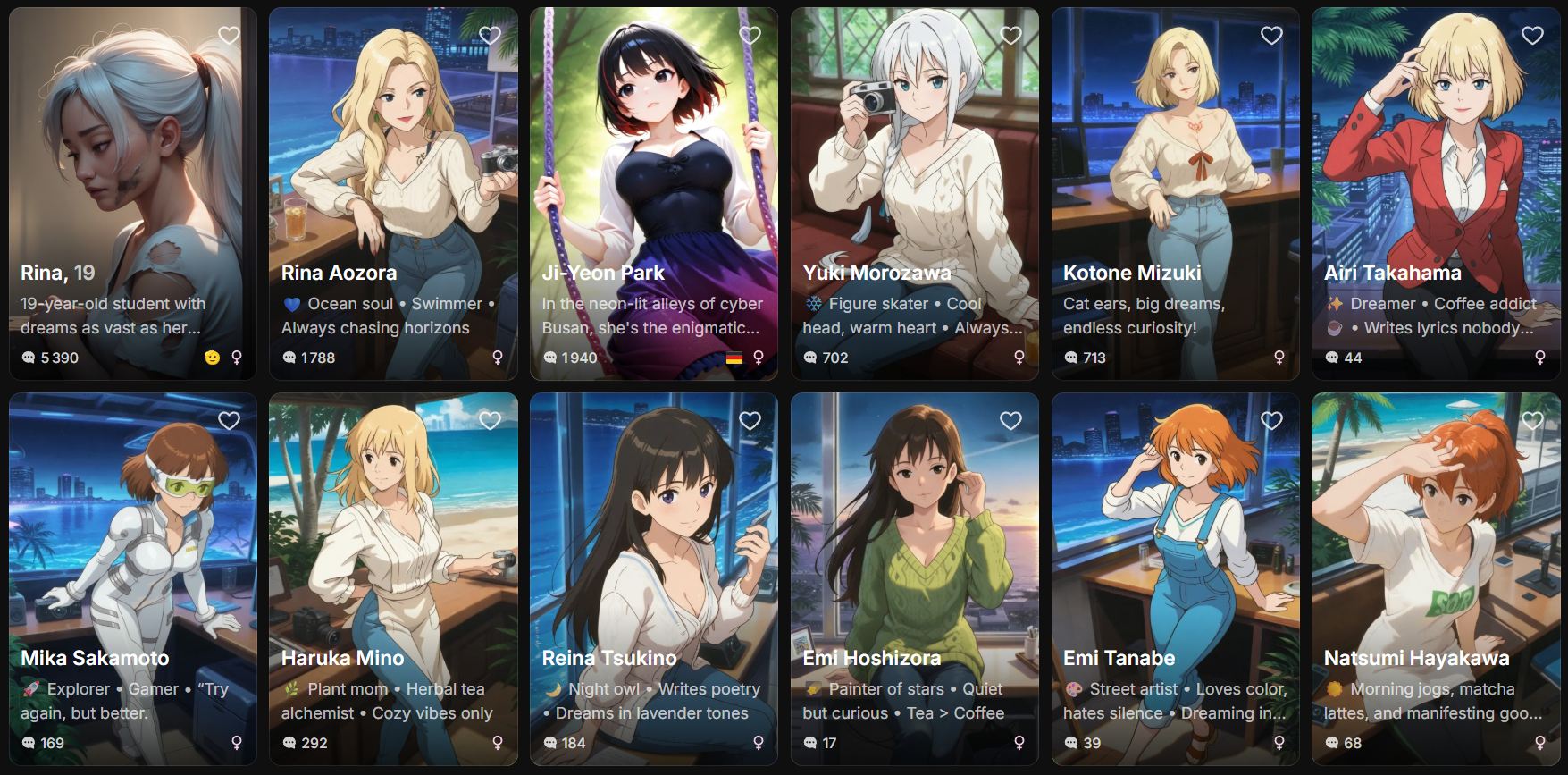Image resolution: width=1568 pixels, height=775 pixels.
Task: Click the German flag icon on Ji-Yeon Park's card
Action: tap(733, 358)
